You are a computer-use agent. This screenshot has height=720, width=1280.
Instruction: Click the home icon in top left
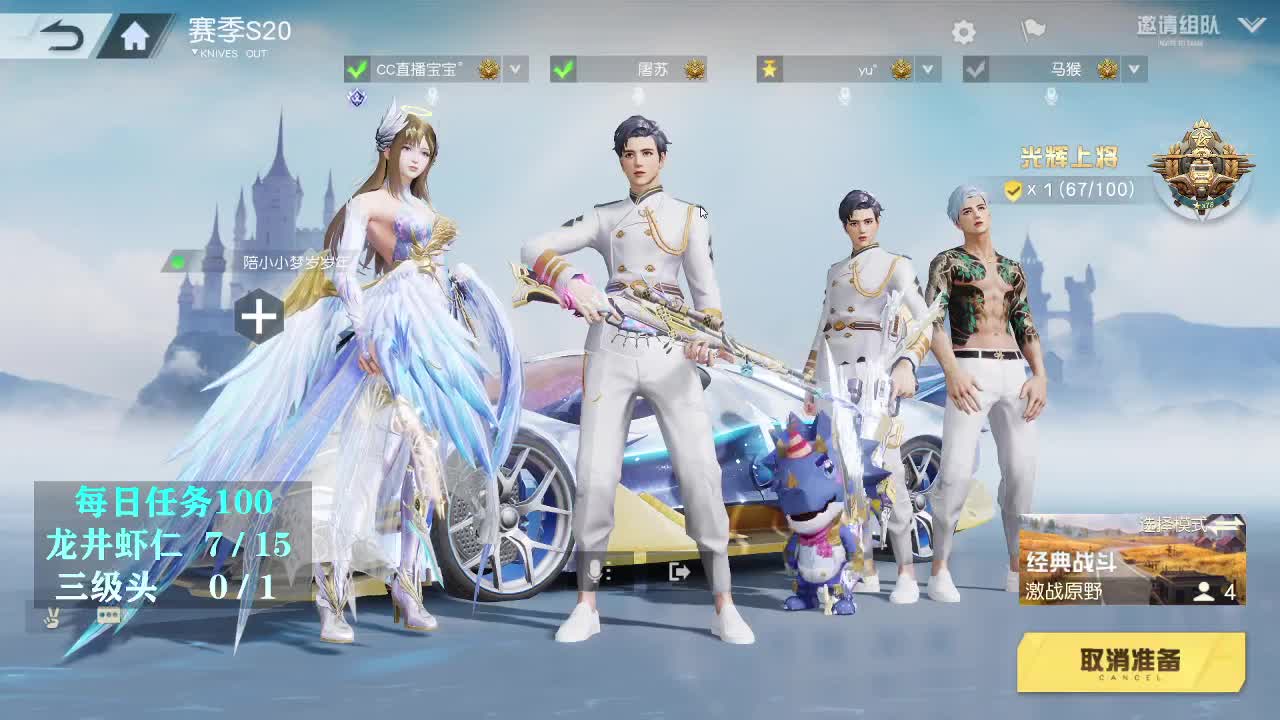(135, 31)
